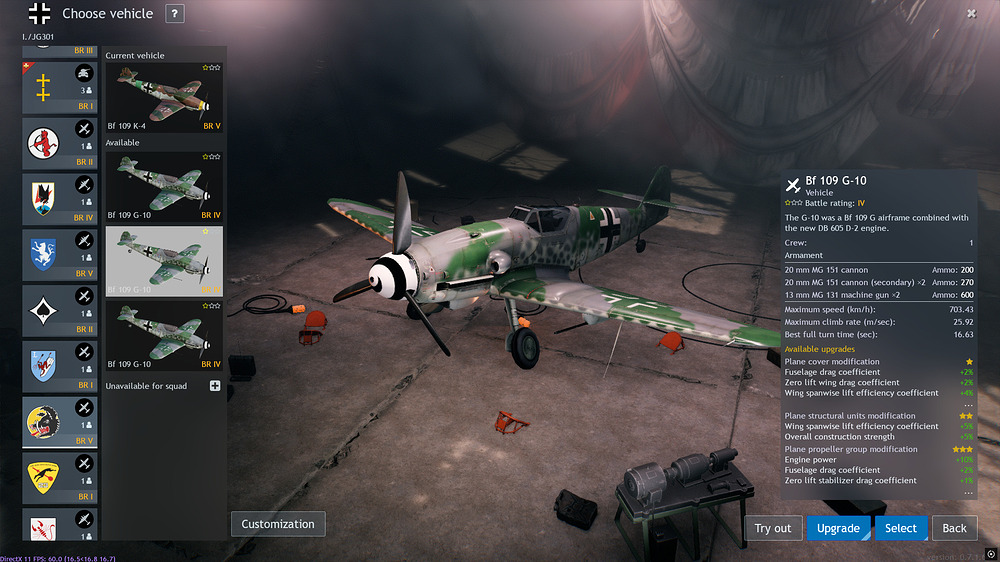
Task: Select the white diamond spade squad
Action: [x=59, y=310]
